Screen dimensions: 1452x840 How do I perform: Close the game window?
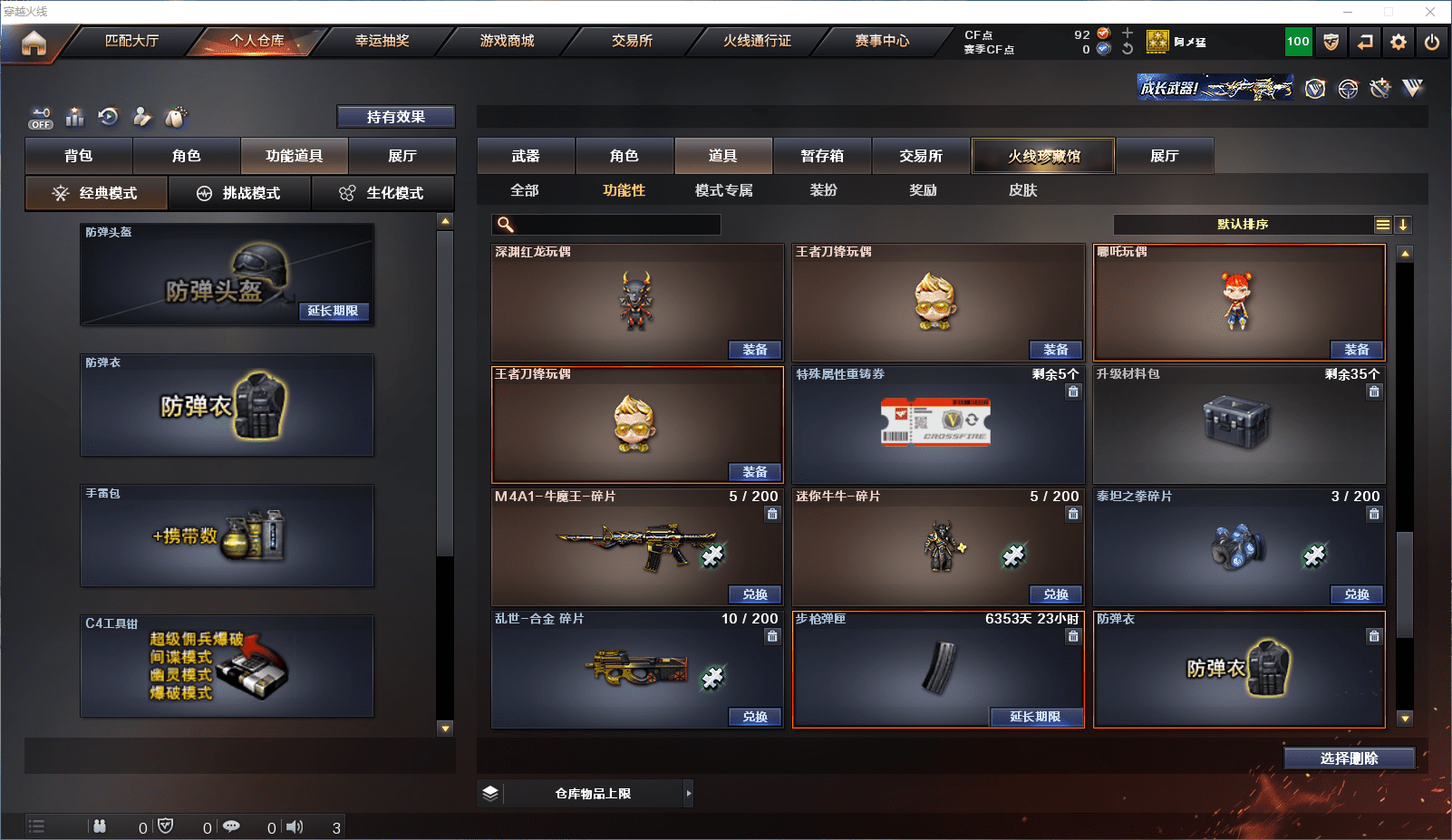click(x=1430, y=12)
